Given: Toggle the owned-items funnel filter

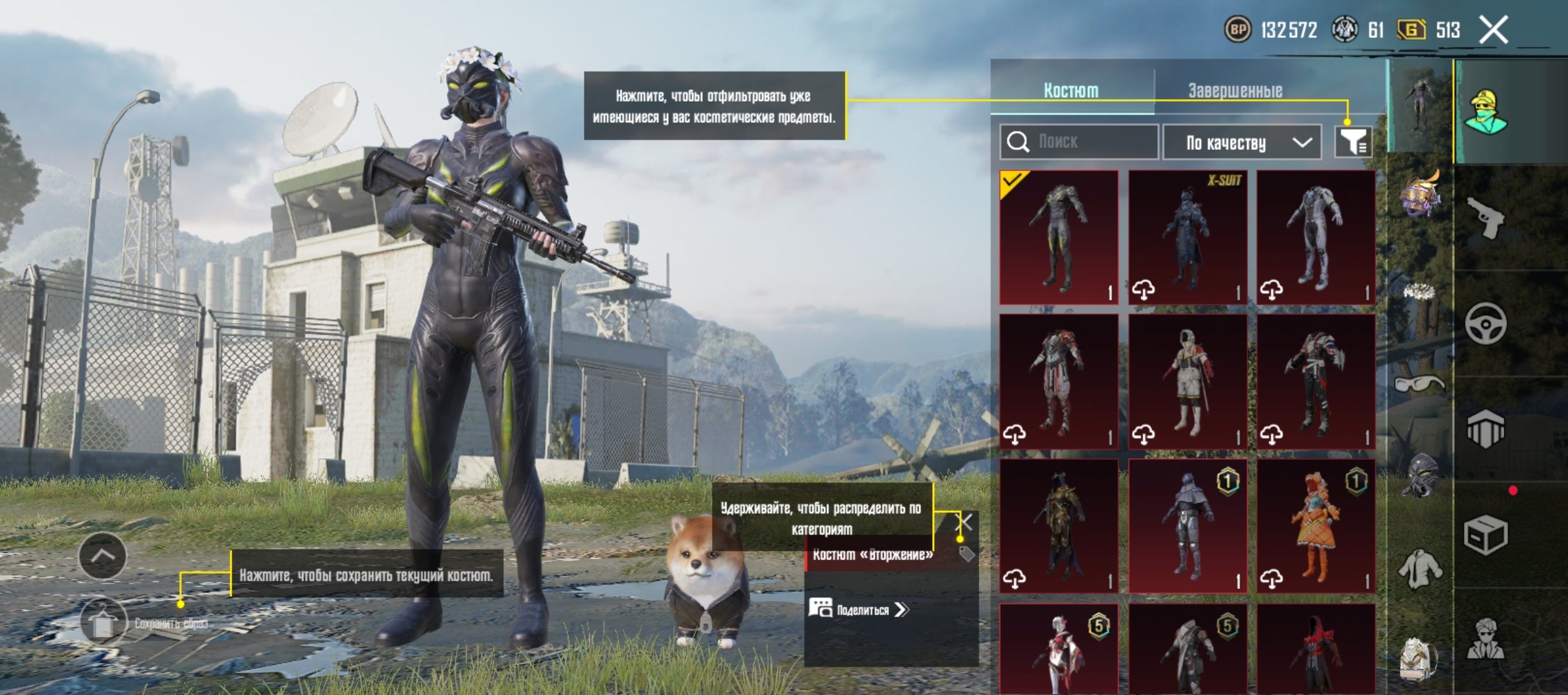Looking at the screenshot, I should 1353,142.
